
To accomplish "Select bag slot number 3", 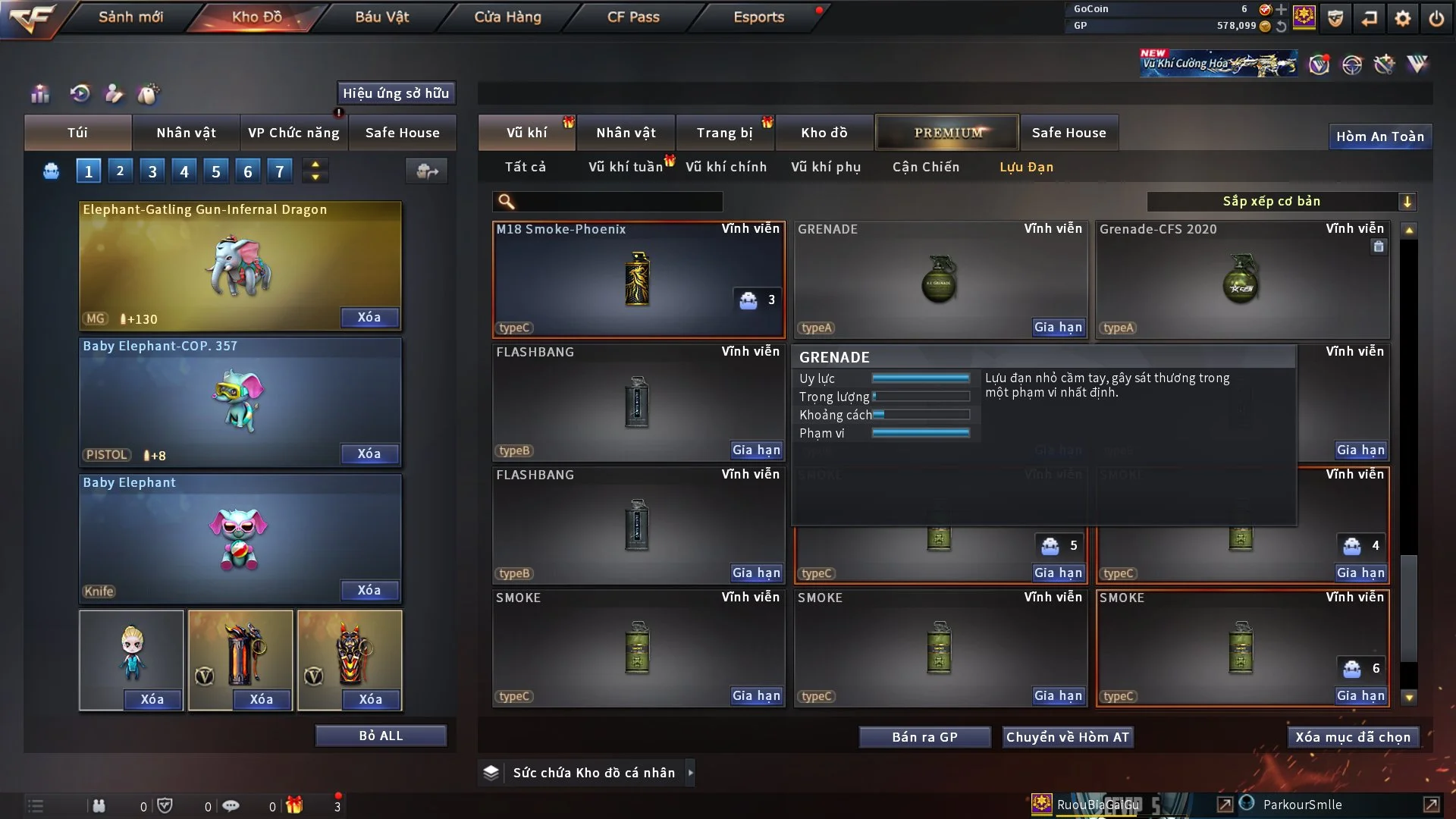I will click(x=152, y=171).
